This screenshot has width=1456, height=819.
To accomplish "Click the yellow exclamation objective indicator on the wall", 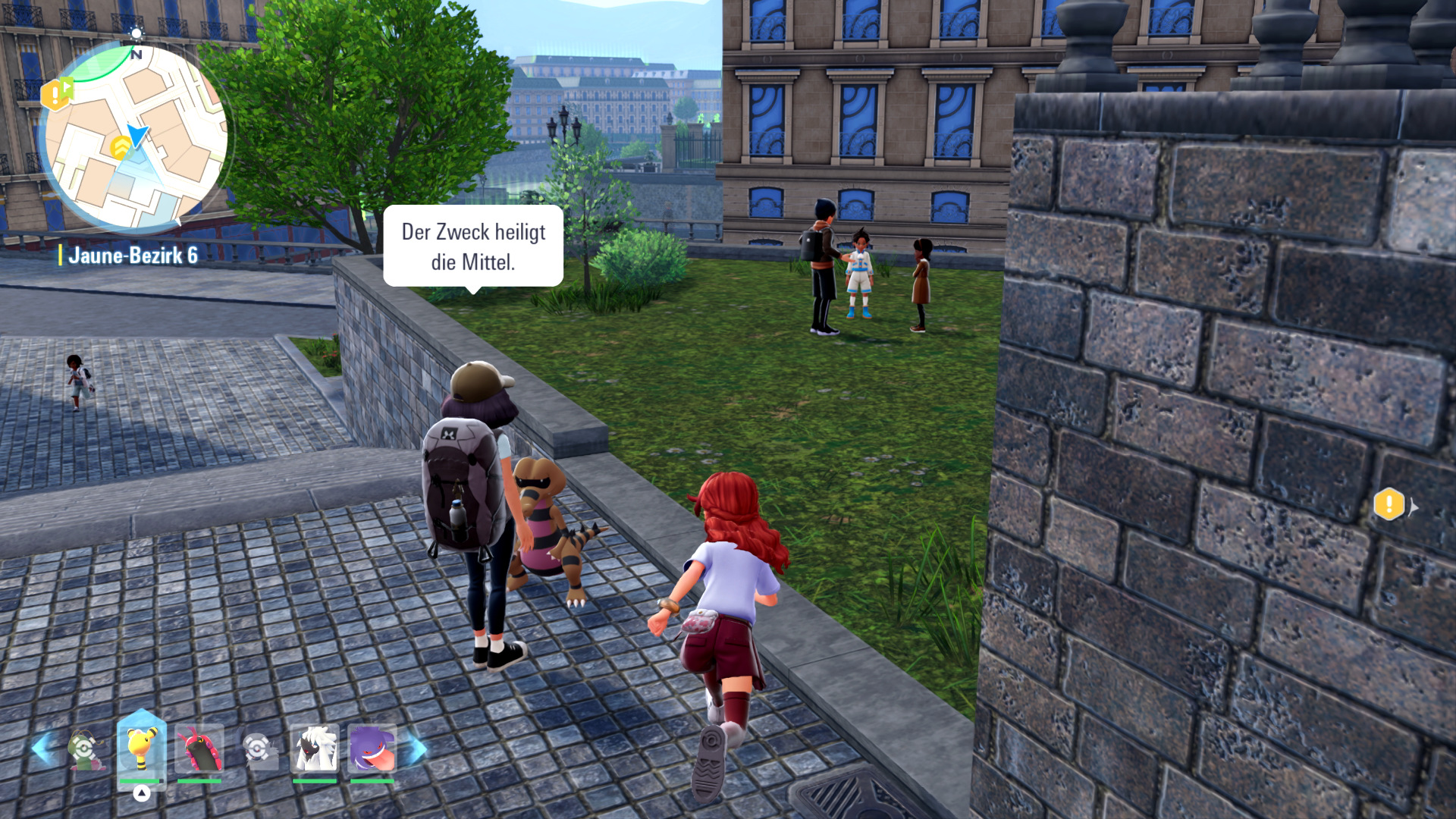I will pos(1389,504).
